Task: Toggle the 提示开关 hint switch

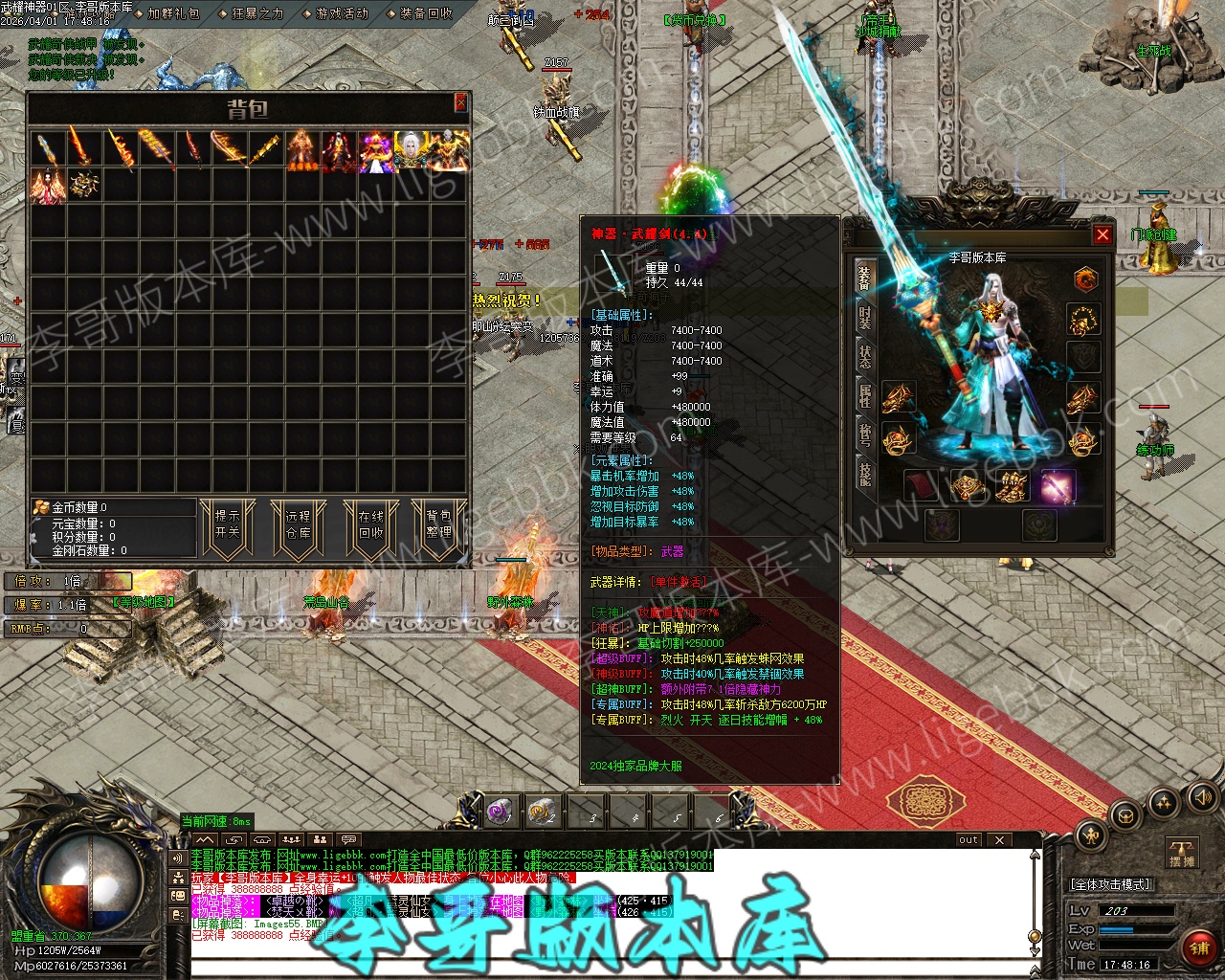Action: click(x=227, y=524)
